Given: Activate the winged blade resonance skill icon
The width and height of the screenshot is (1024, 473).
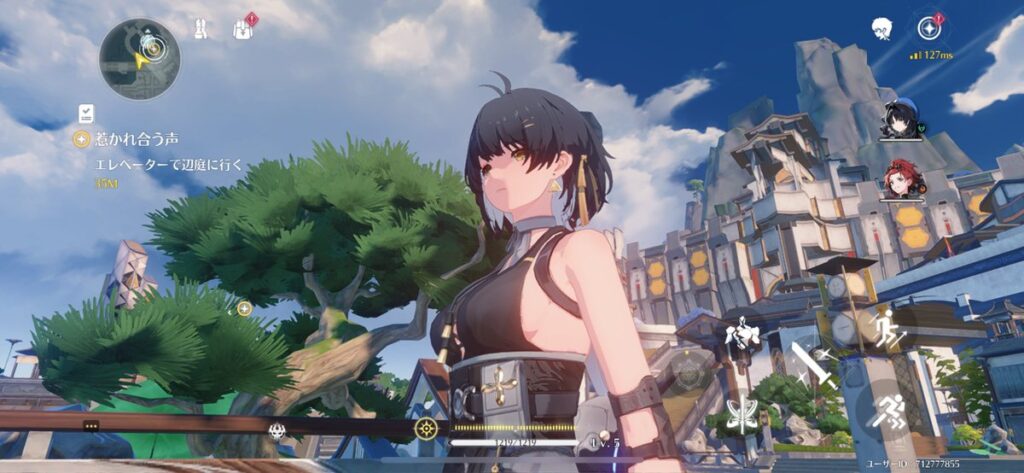Looking at the screenshot, I should pyautogui.click(x=741, y=414).
